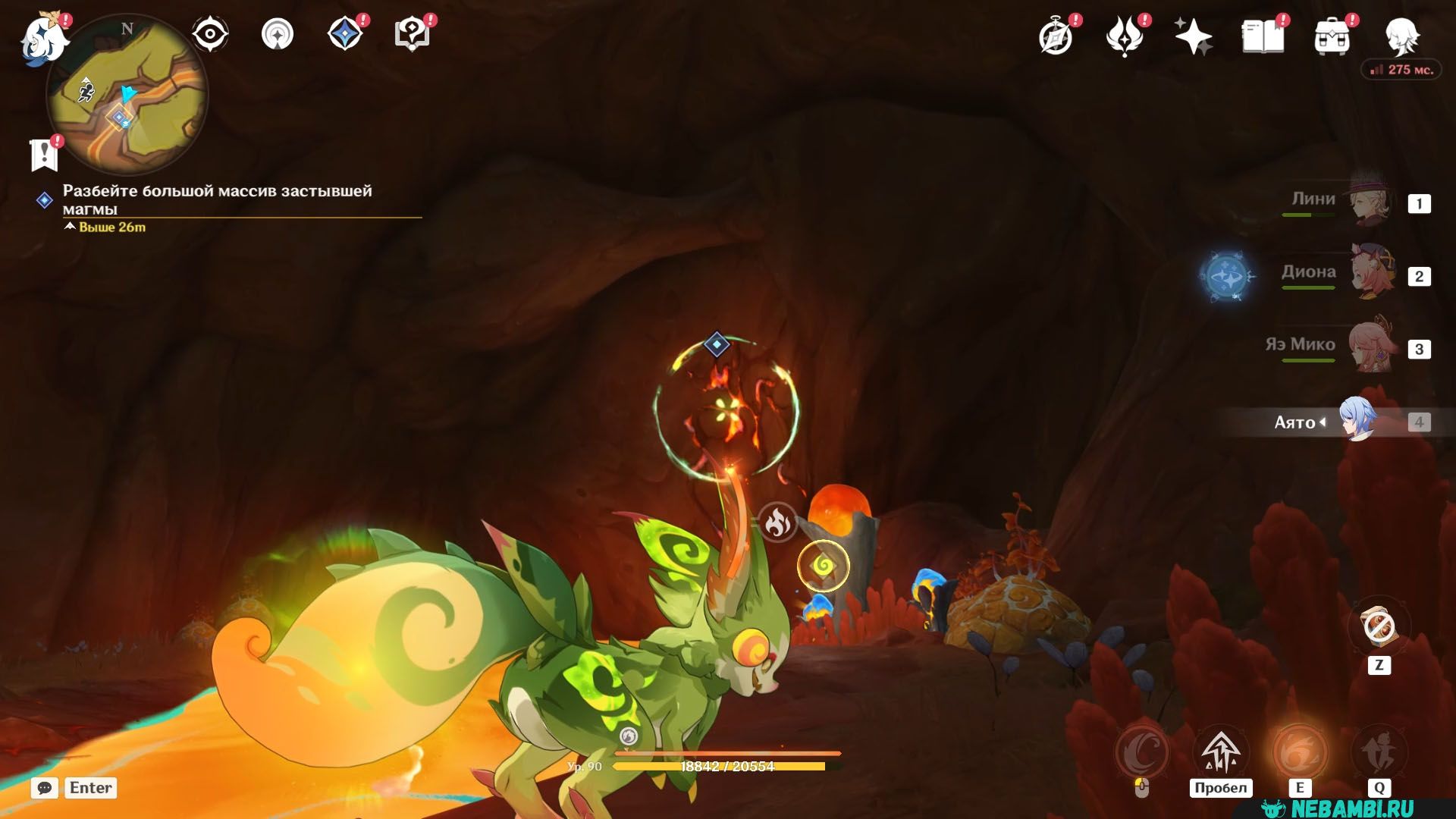Open the quest journal exclamation banner

pos(44,155)
